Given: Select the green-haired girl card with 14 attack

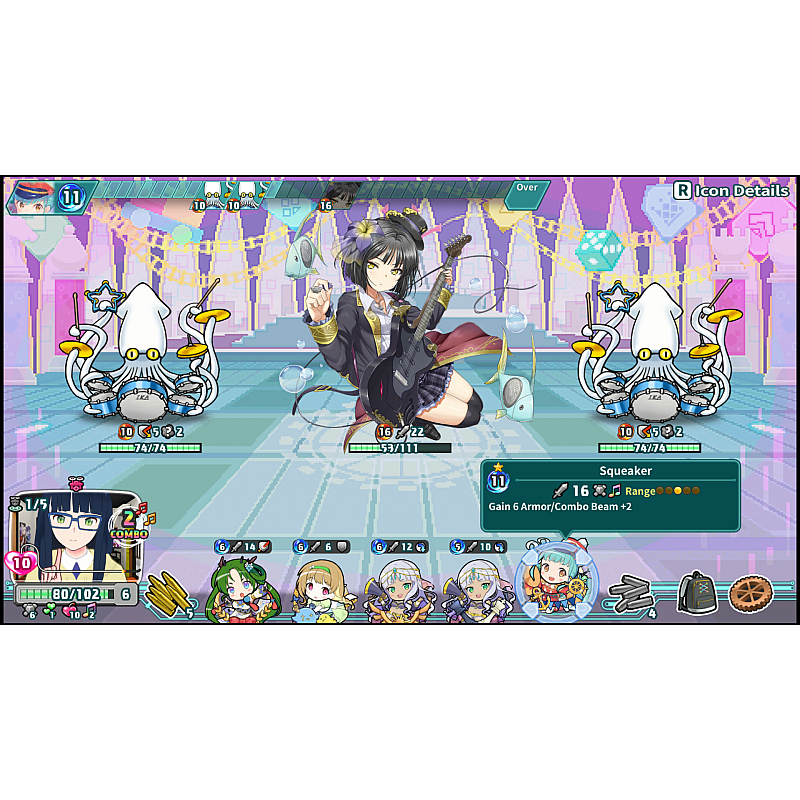Looking at the screenshot, I should (241, 590).
